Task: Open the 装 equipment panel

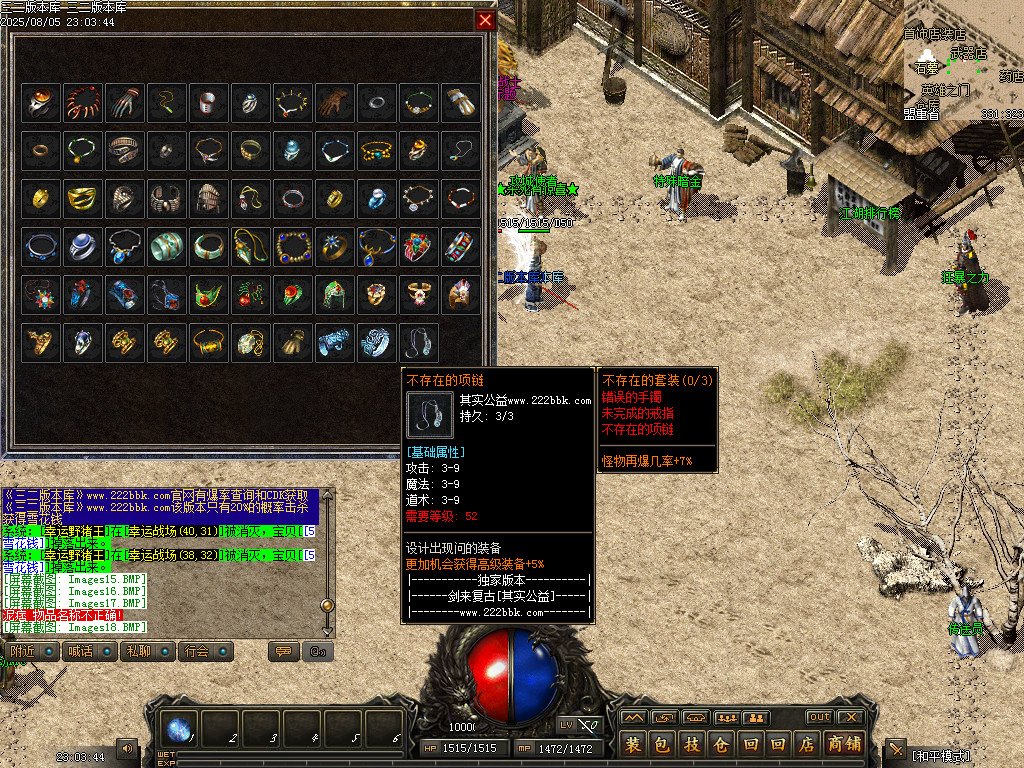Action: point(633,744)
